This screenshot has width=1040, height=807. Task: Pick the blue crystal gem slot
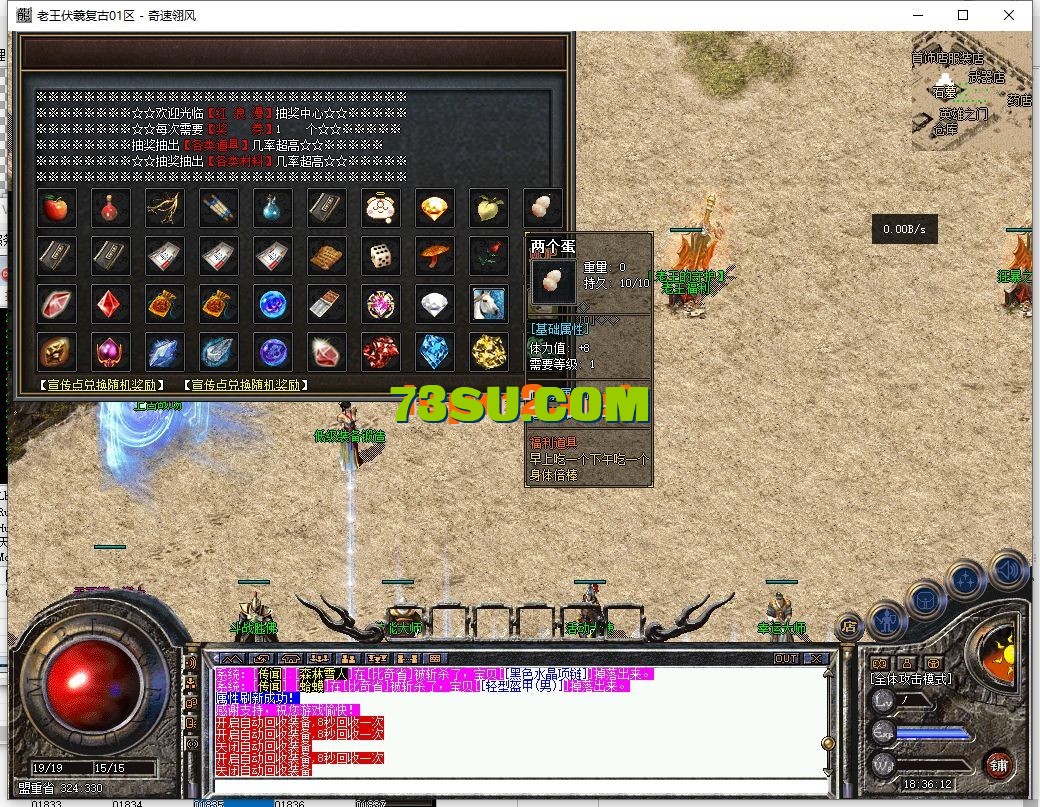435,351
